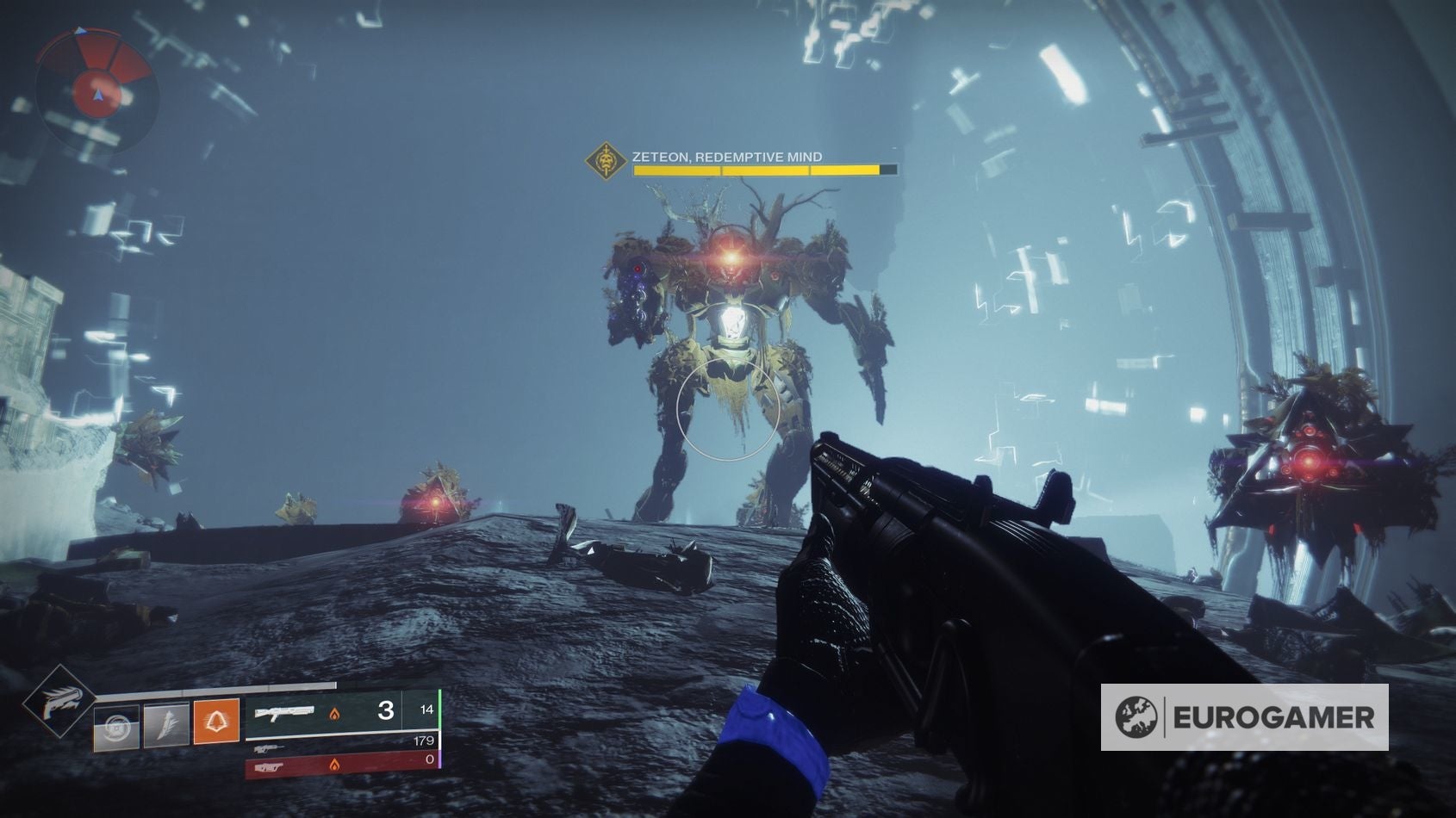This screenshot has height=818, width=1456.
Task: Click Zeteon's faction emblem beside the nameplate
Action: tap(605, 158)
